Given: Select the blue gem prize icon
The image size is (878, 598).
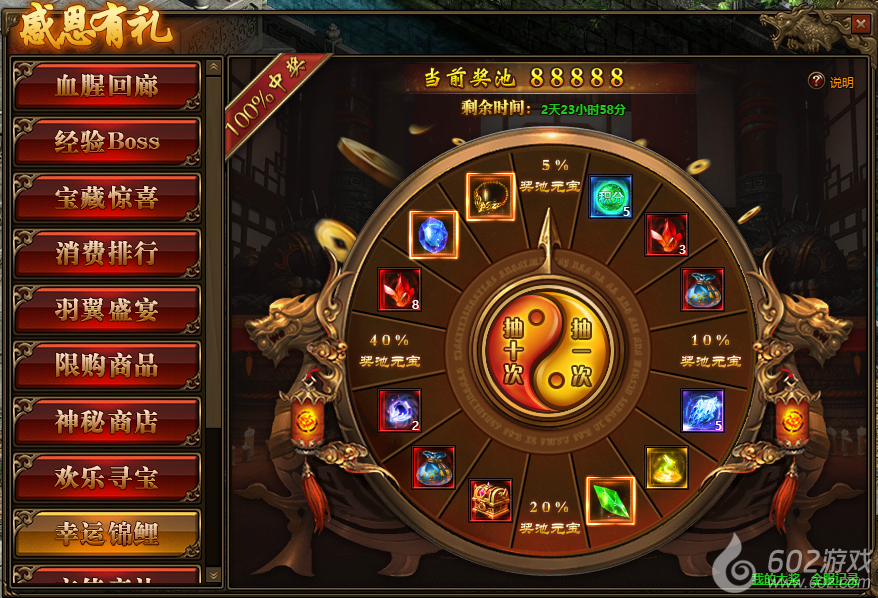Looking at the screenshot, I should (434, 234).
